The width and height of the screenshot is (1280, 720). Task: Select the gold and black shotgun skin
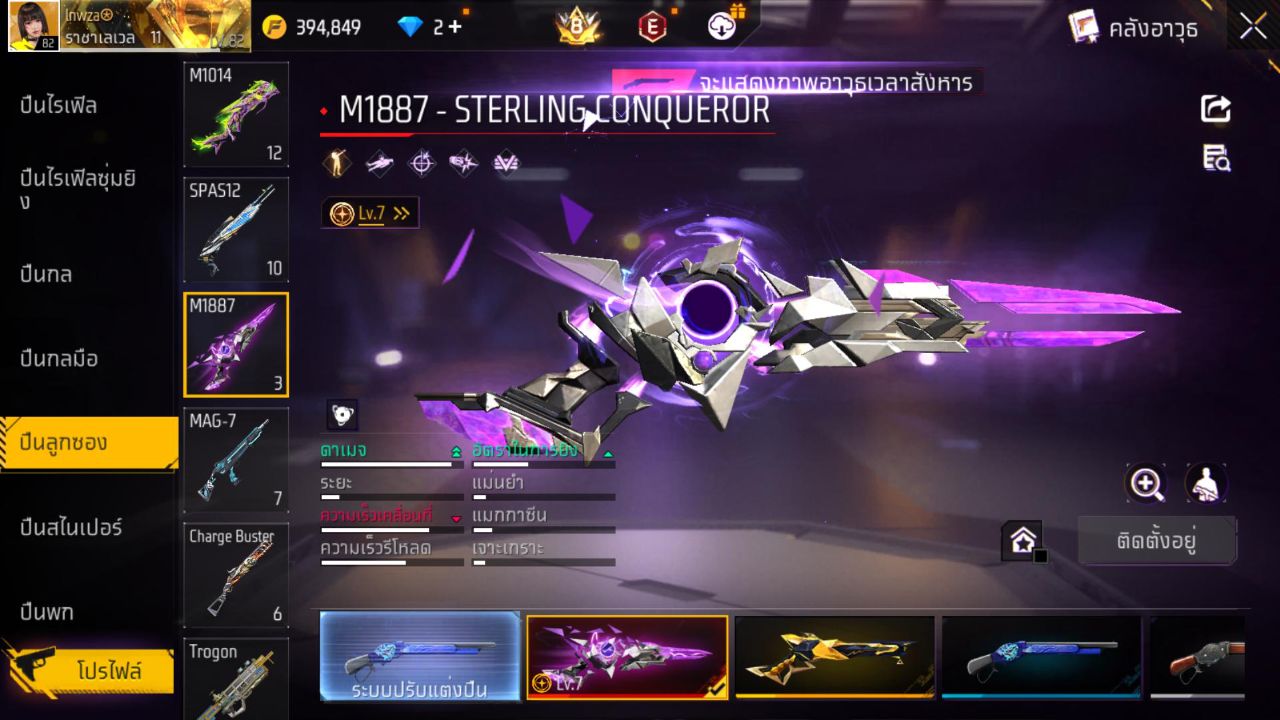[x=834, y=656]
